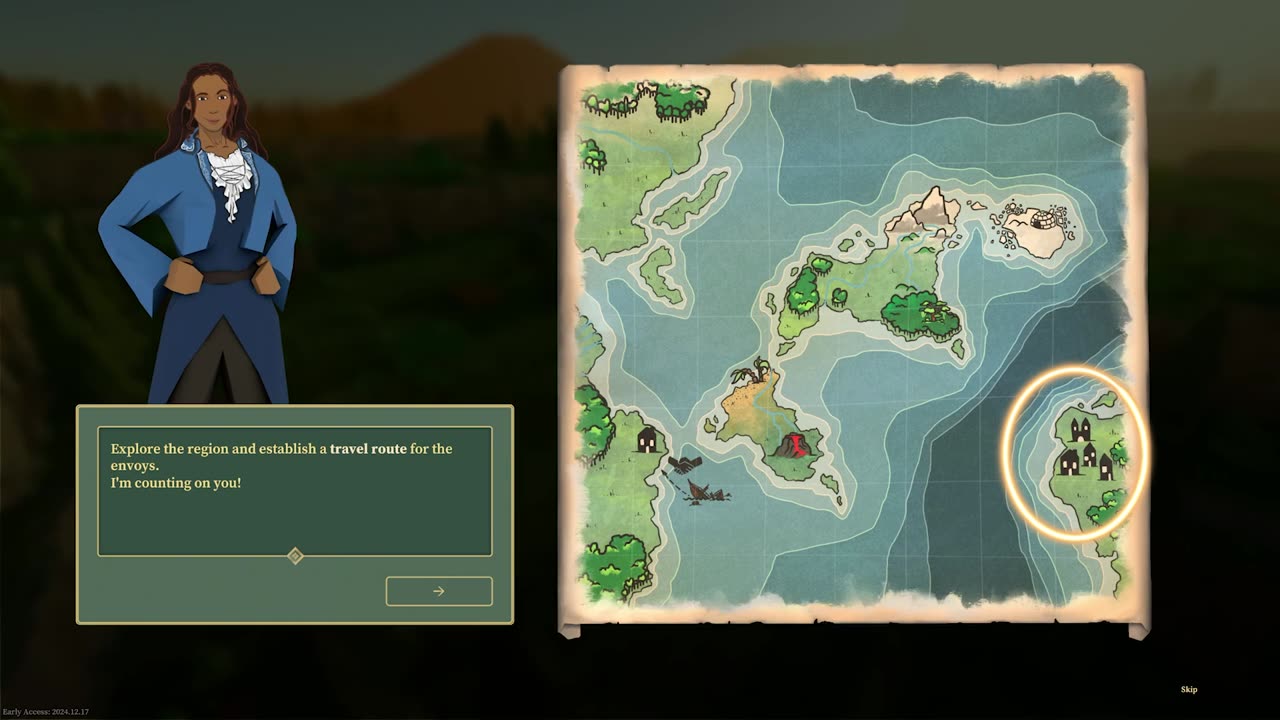Advance dialogue with the arrow button
The height and width of the screenshot is (720, 1280).
(439, 591)
